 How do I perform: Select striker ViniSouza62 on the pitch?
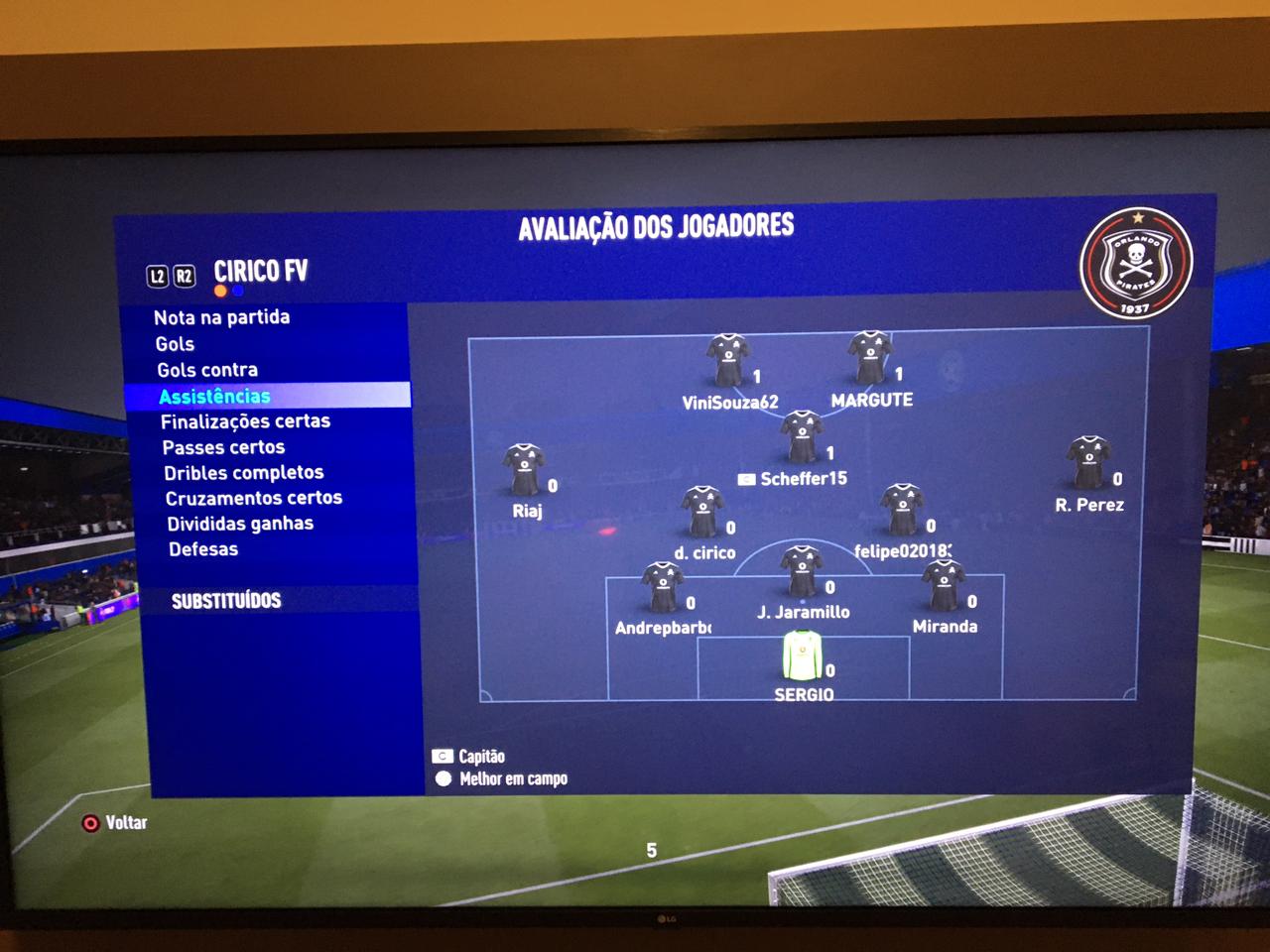727,360
